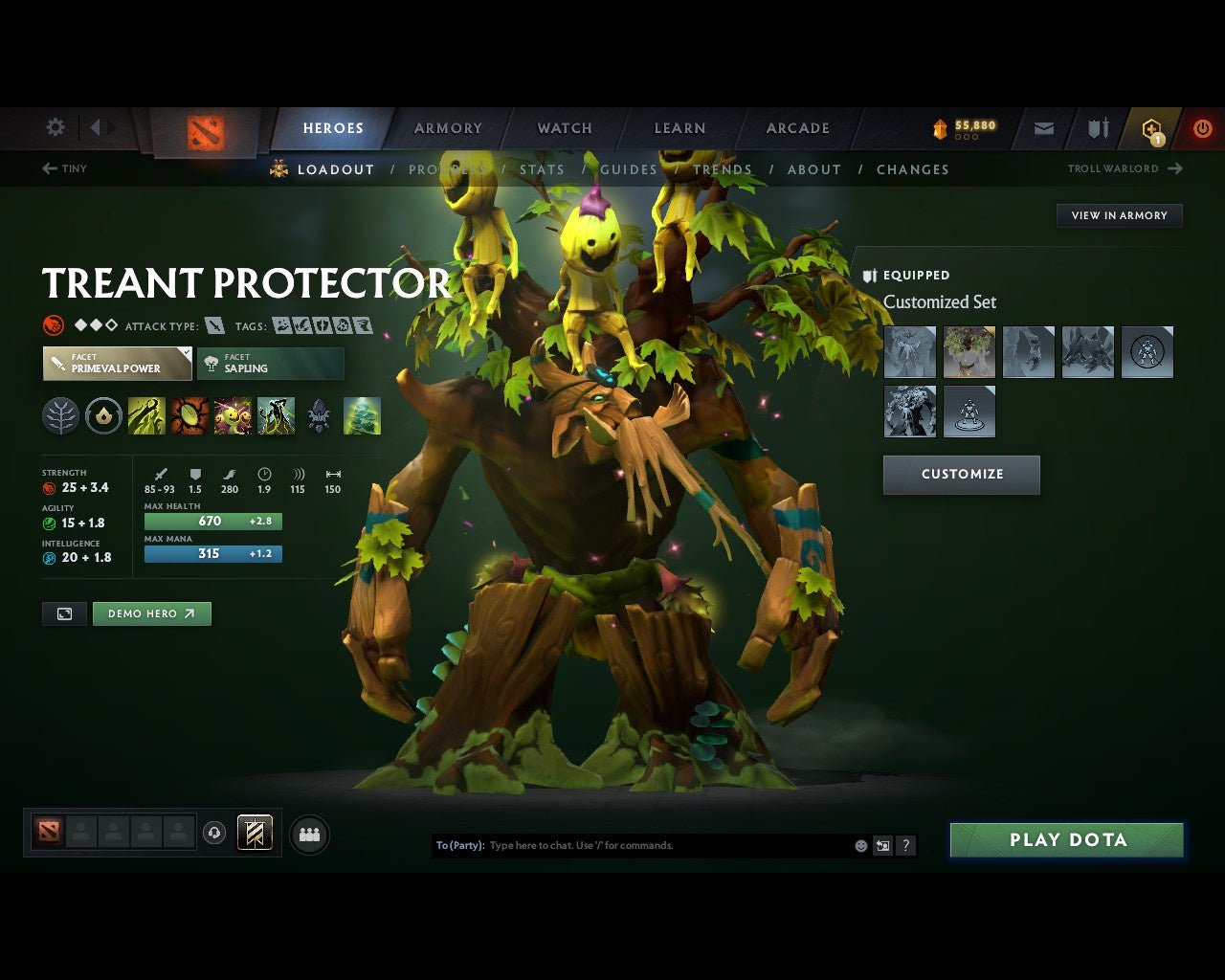This screenshot has width=1225, height=980.
Task: Open the Nature's Grasp ability icon
Action: pyautogui.click(x=146, y=415)
